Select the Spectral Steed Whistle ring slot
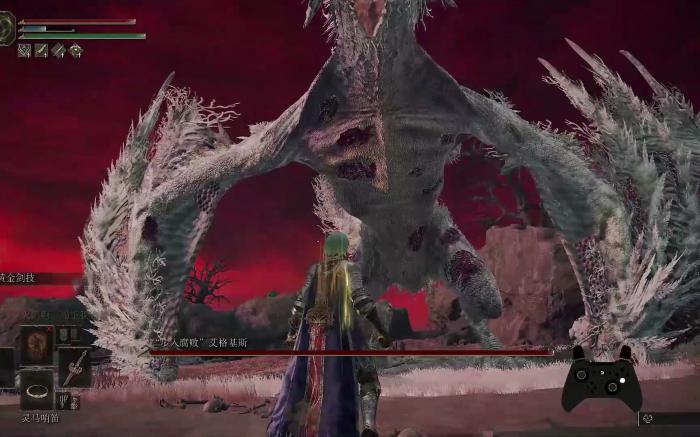This screenshot has height=437, width=700. click(37, 390)
